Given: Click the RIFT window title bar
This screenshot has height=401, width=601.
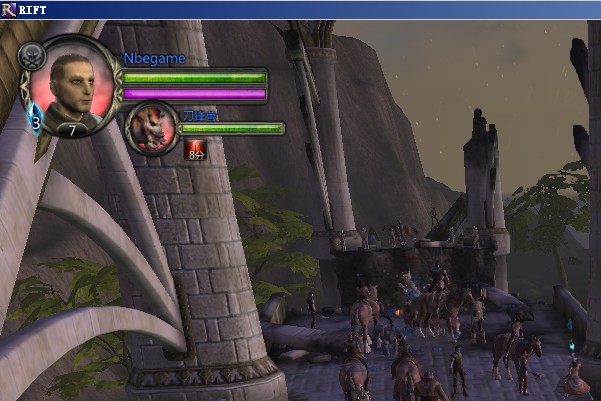Looking at the screenshot, I should pos(300,9).
